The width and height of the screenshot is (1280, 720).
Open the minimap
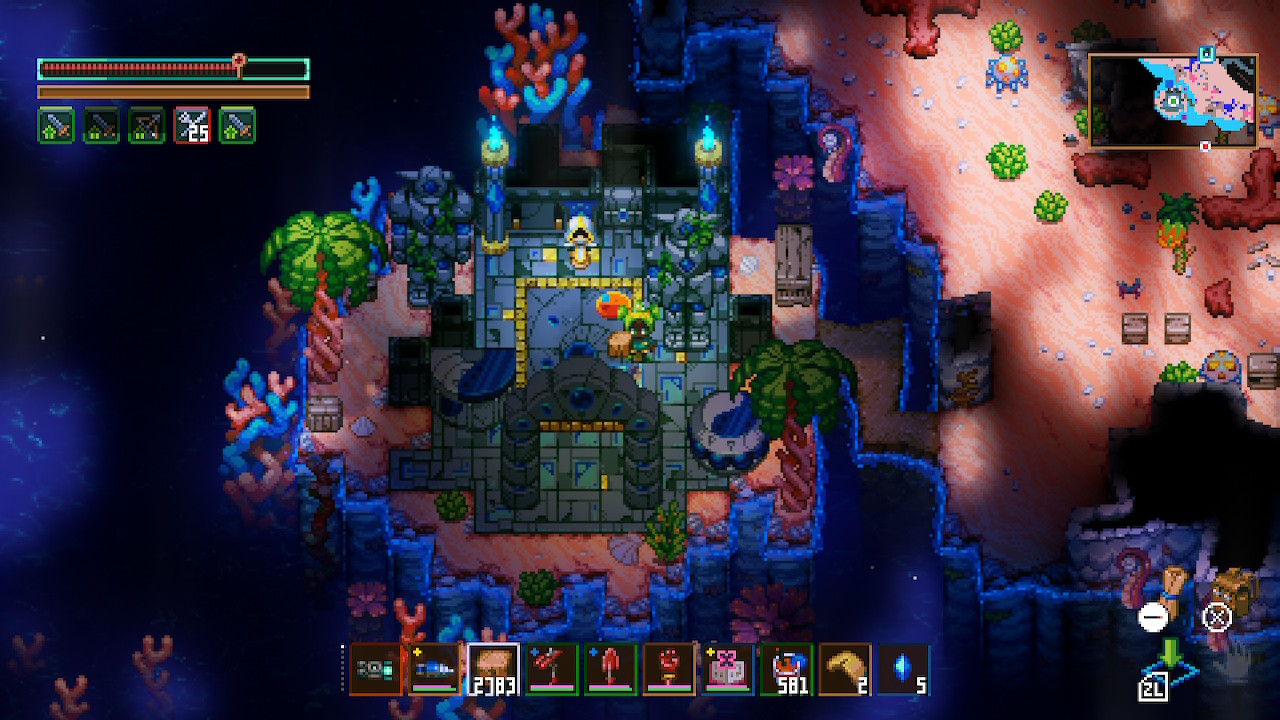pos(1172,100)
